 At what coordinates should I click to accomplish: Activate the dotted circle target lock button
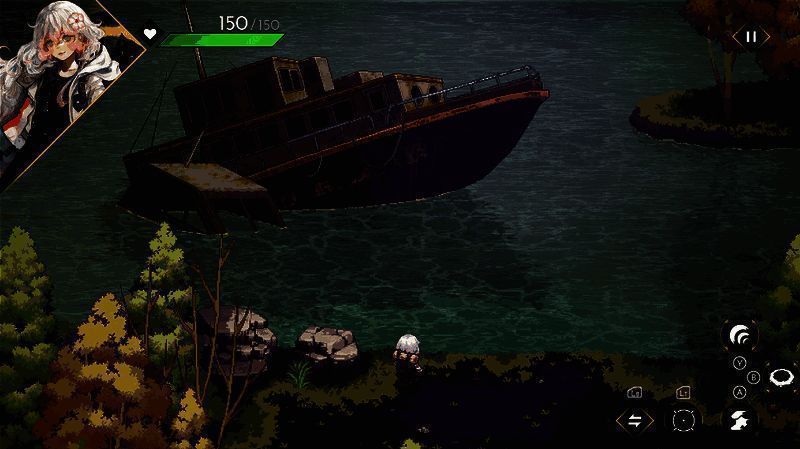[684, 420]
